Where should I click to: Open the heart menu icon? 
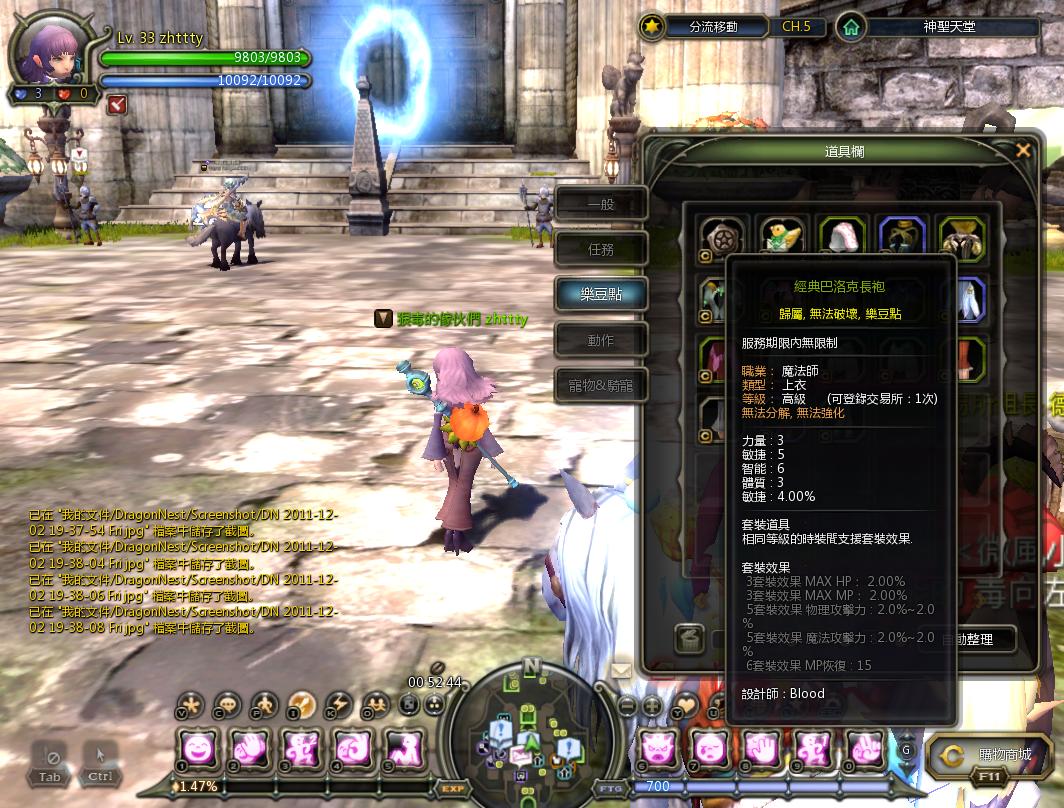coord(686,704)
